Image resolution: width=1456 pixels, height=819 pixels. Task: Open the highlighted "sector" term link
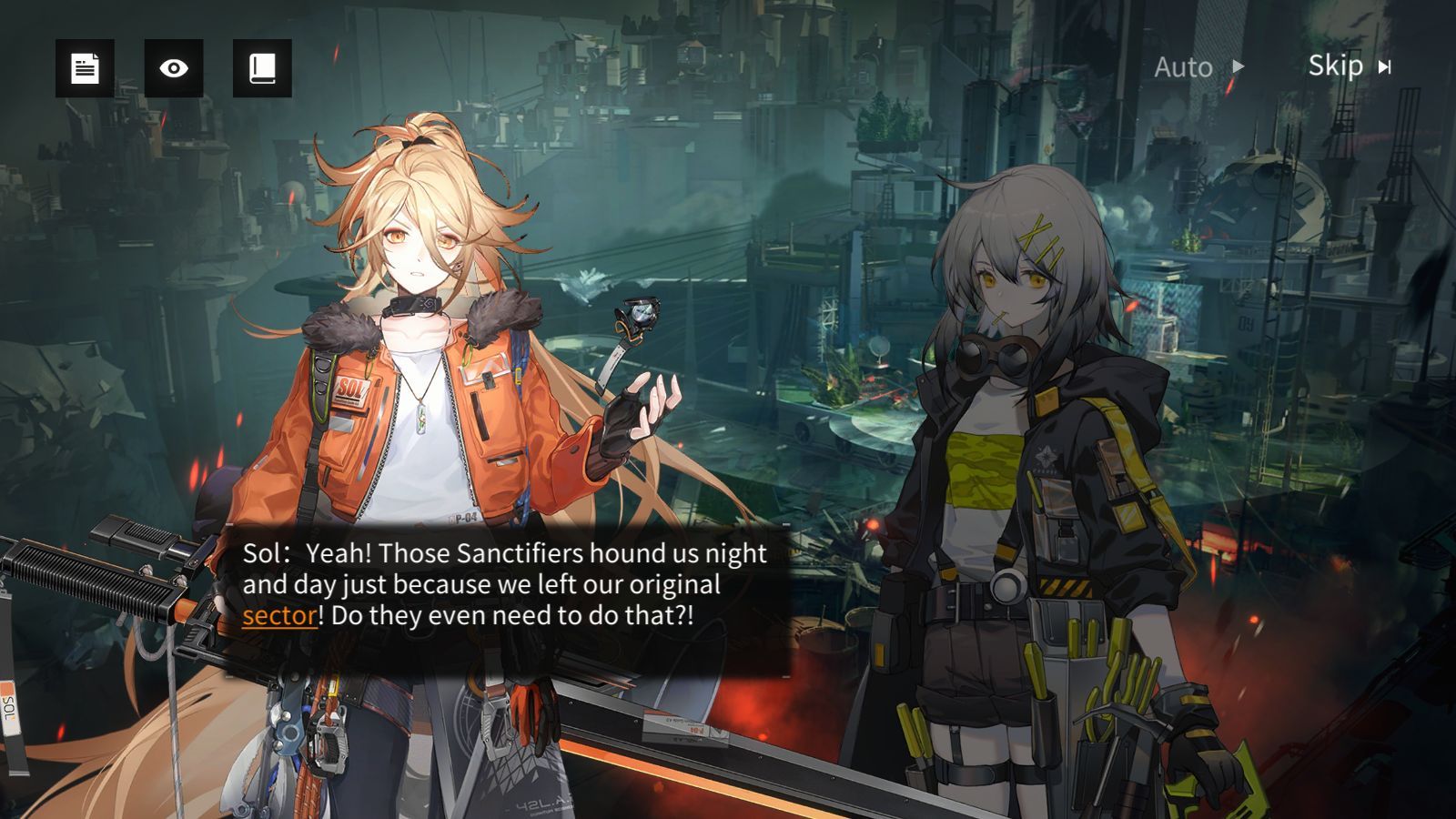pyautogui.click(x=279, y=616)
